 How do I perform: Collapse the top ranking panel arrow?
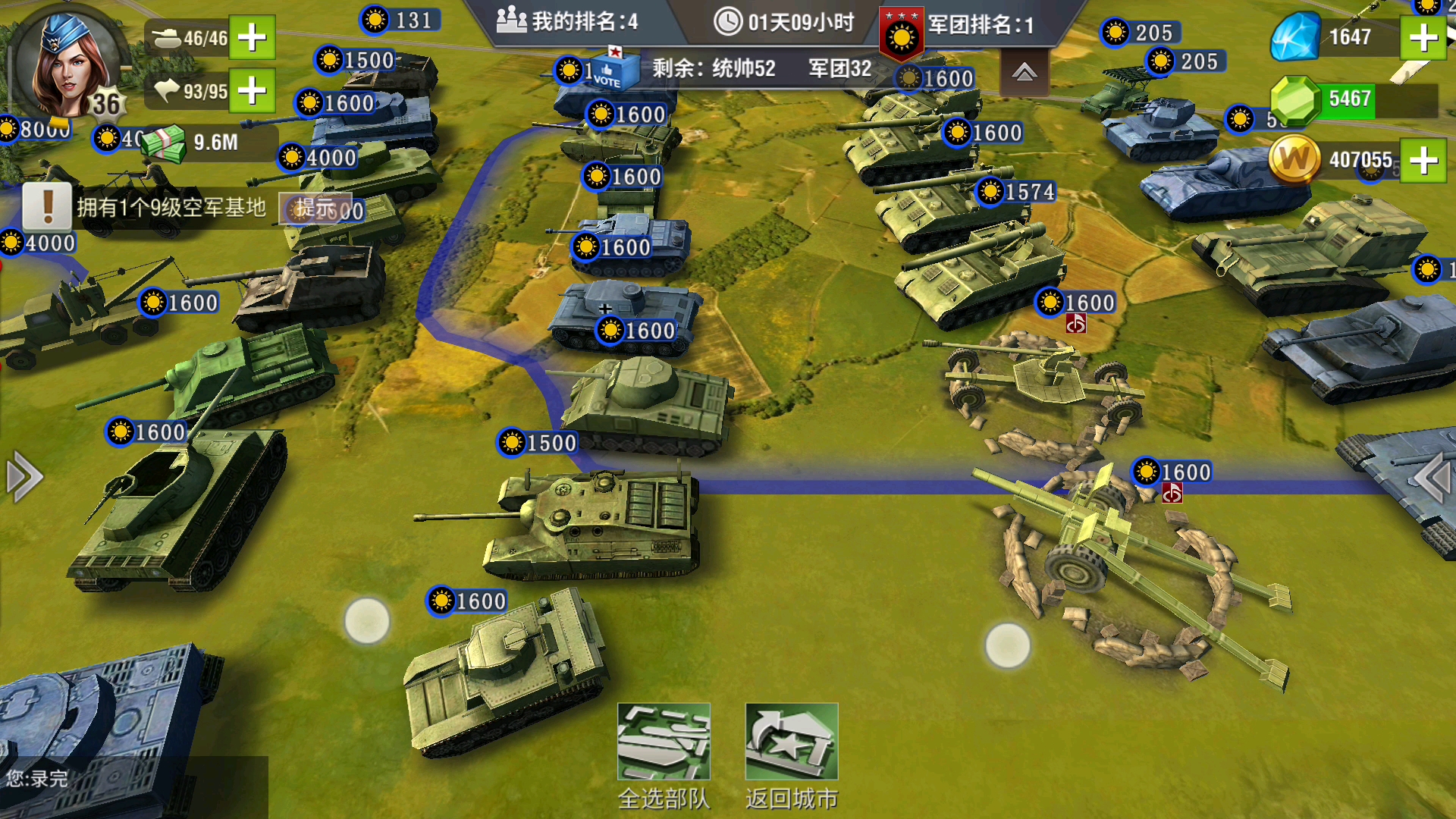pyautogui.click(x=1024, y=73)
